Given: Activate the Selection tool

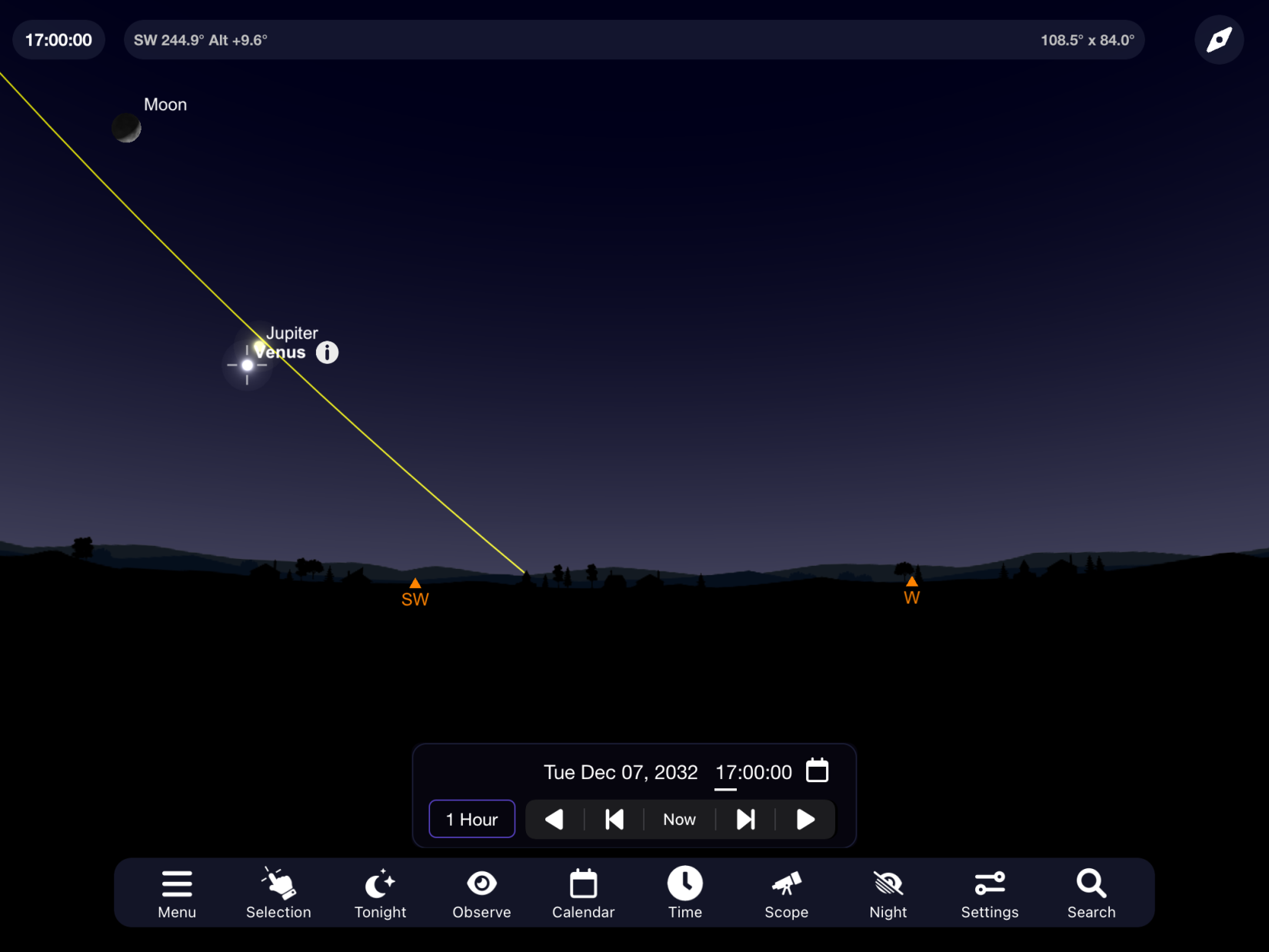Looking at the screenshot, I should 278,893.
